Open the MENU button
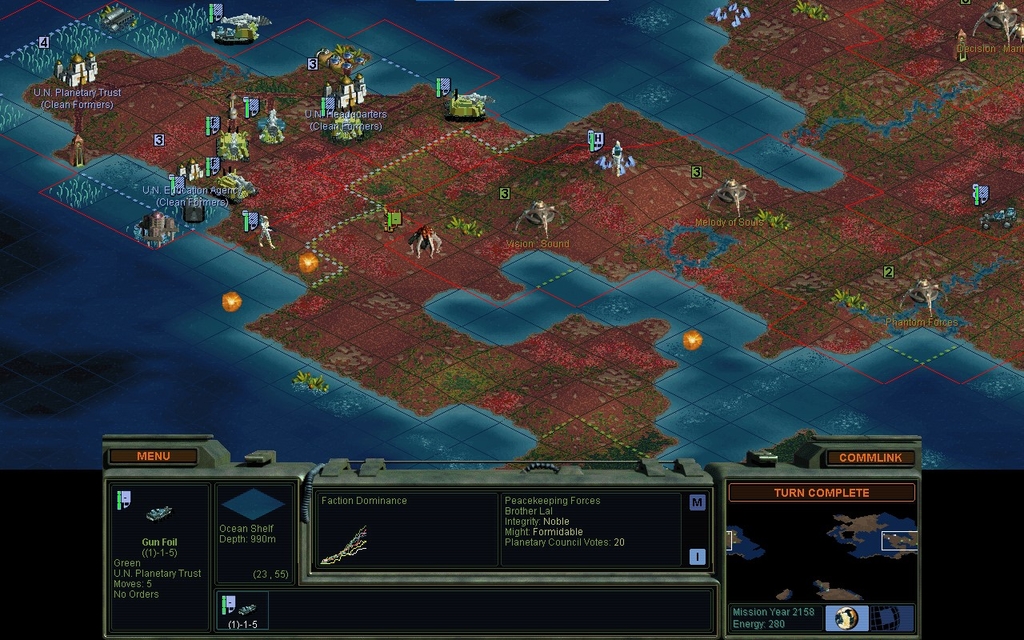1024x640 pixels. (x=153, y=456)
